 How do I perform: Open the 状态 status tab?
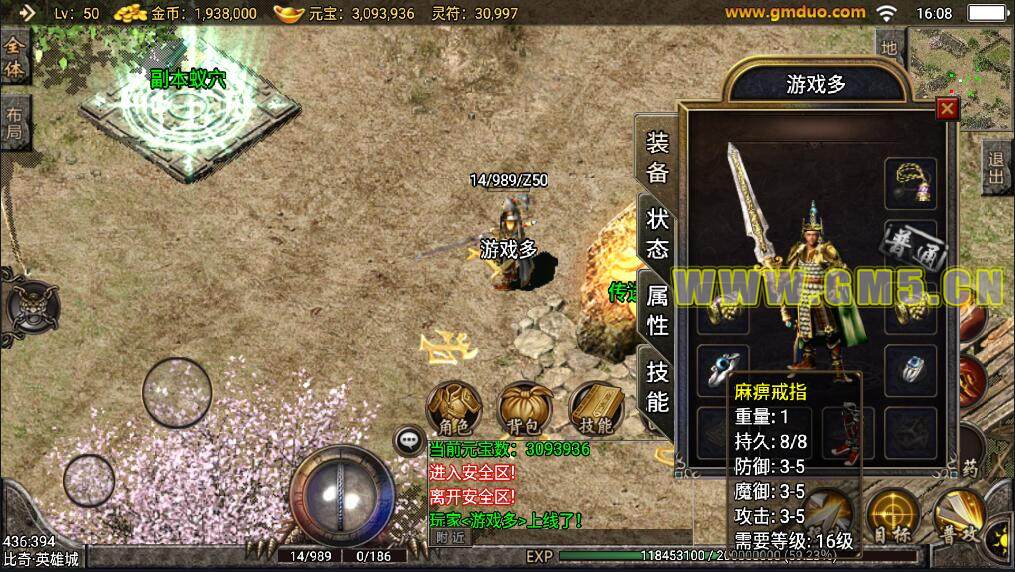[657, 232]
